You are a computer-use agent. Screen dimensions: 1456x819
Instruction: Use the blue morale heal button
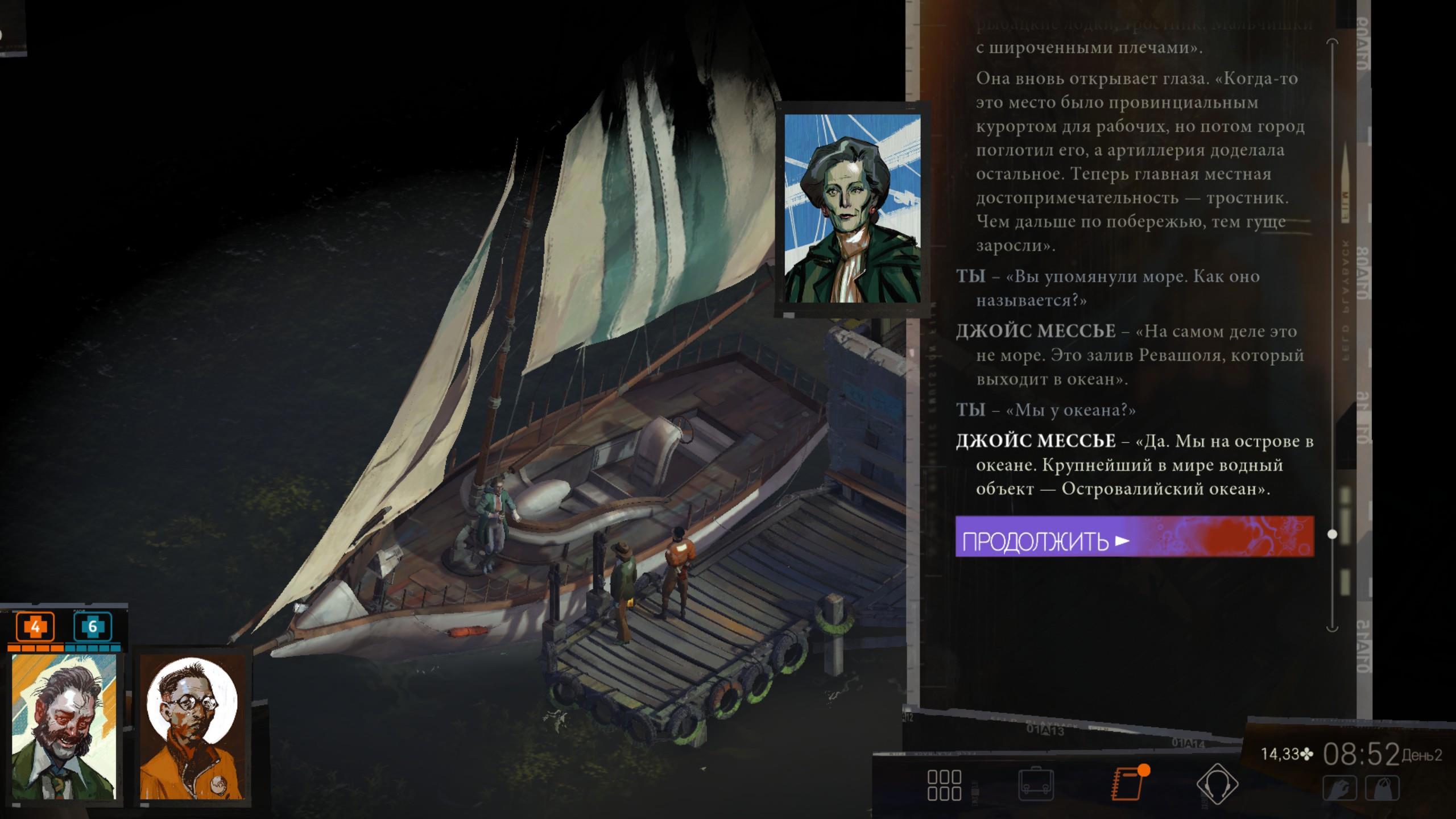click(92, 627)
